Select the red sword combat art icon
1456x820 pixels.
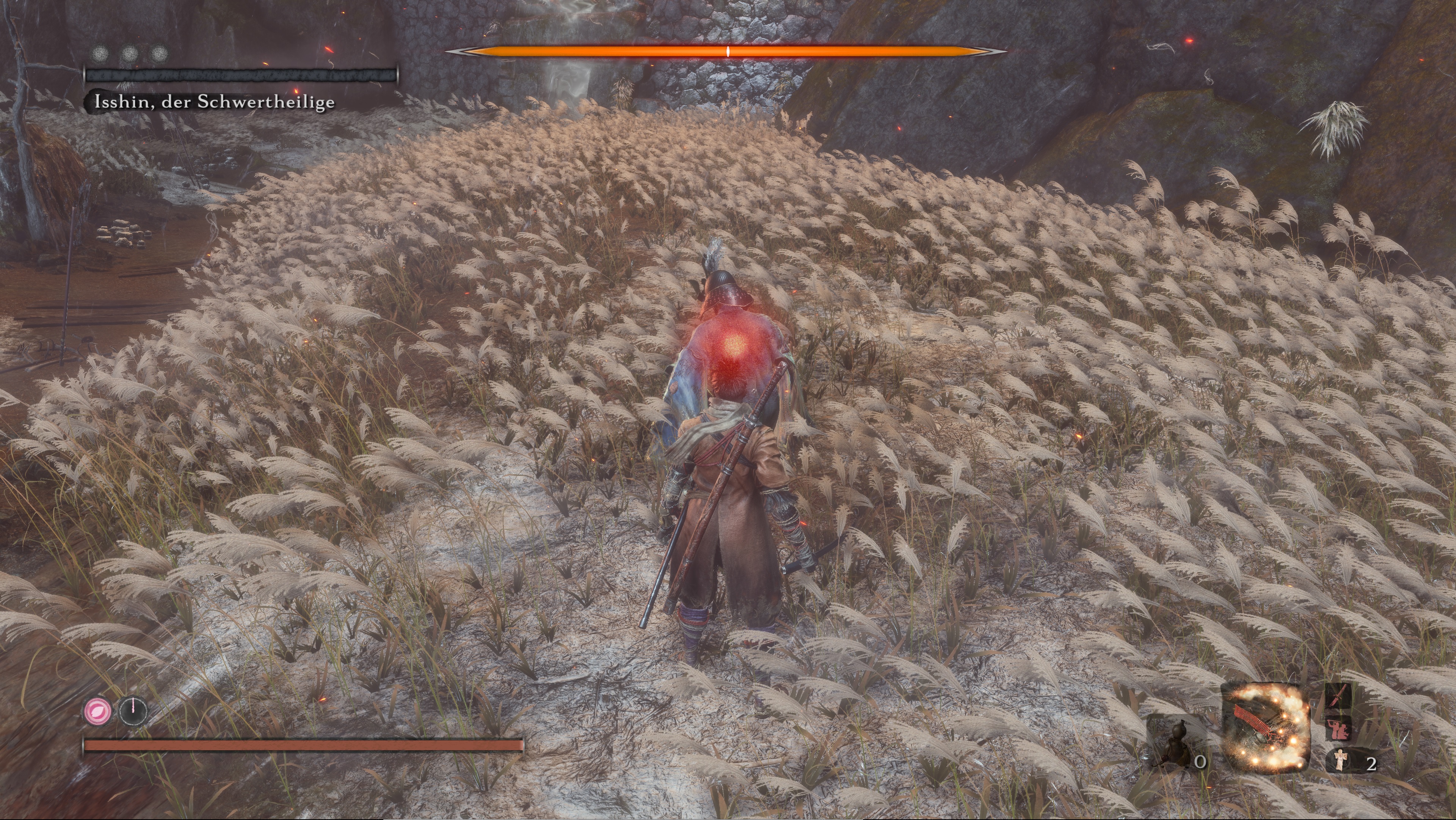(x=1338, y=696)
